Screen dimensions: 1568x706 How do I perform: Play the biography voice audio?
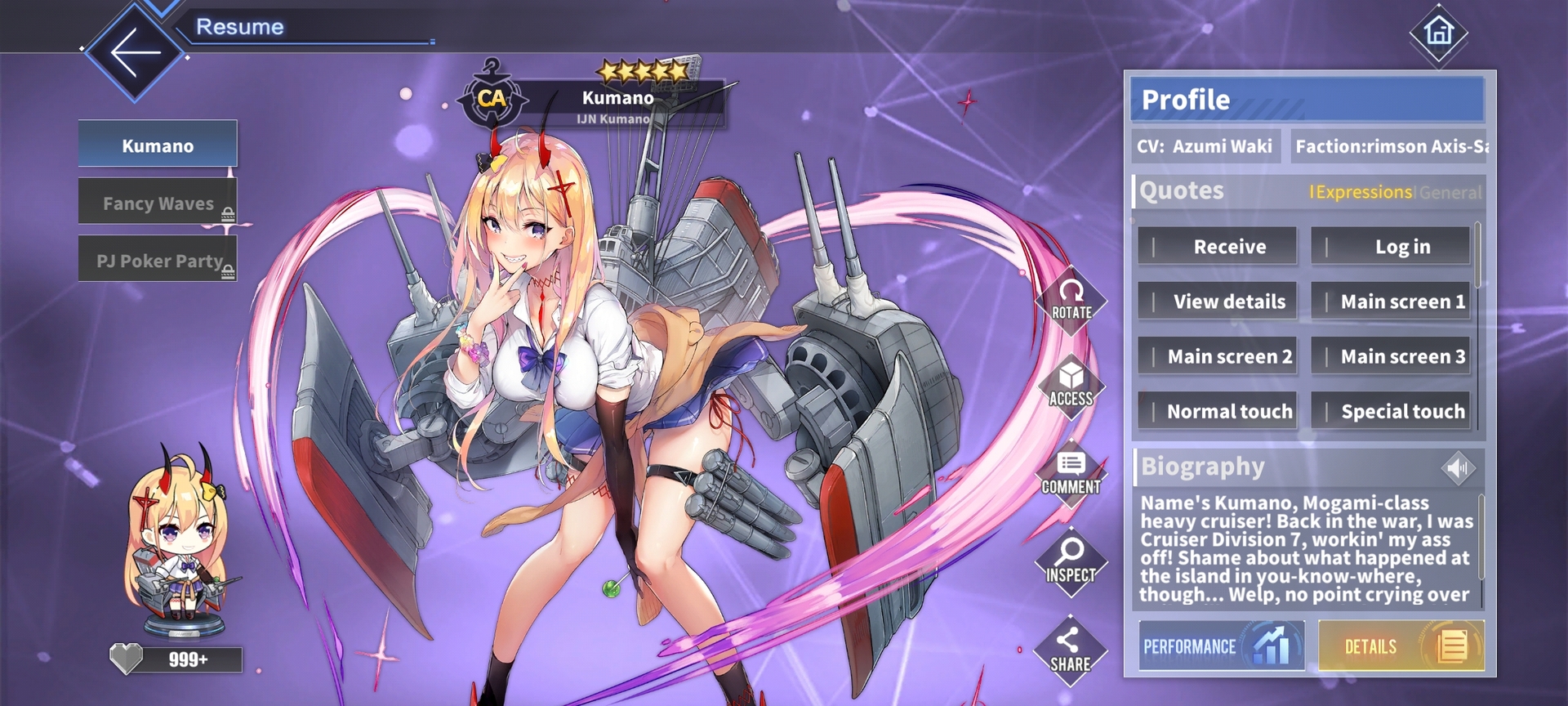point(1458,468)
